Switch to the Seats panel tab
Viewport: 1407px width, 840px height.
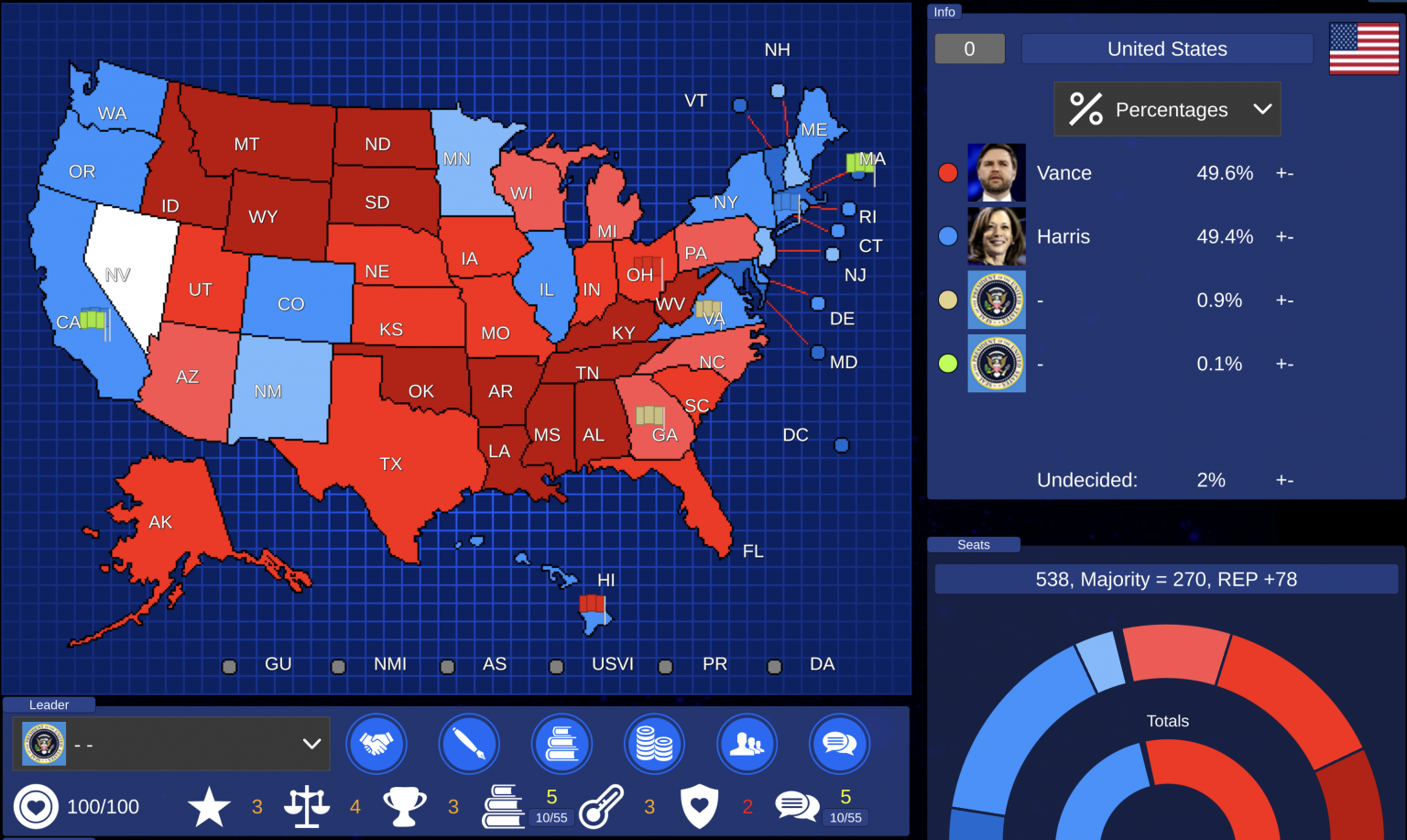click(973, 544)
